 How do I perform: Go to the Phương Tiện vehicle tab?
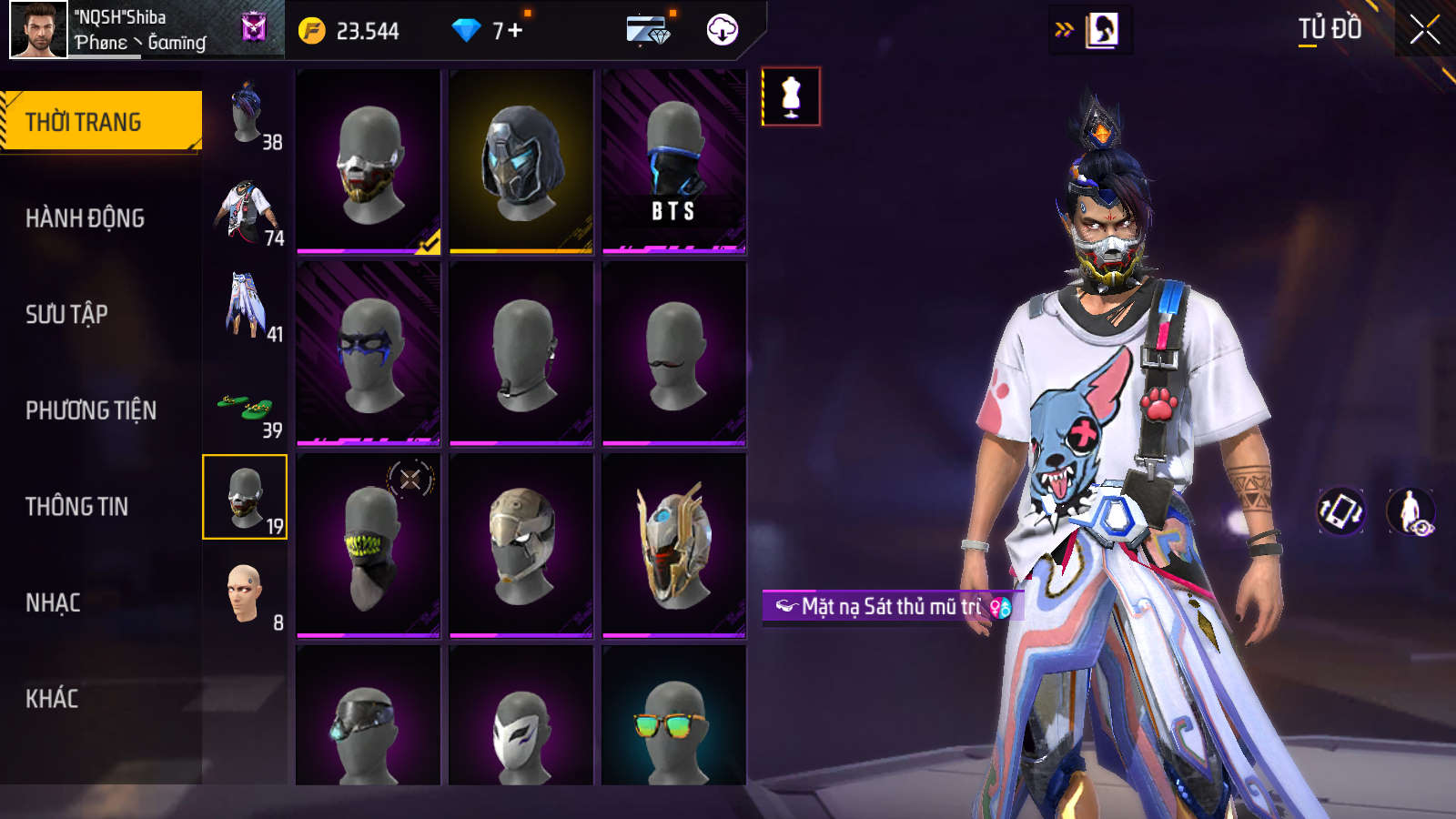click(91, 410)
